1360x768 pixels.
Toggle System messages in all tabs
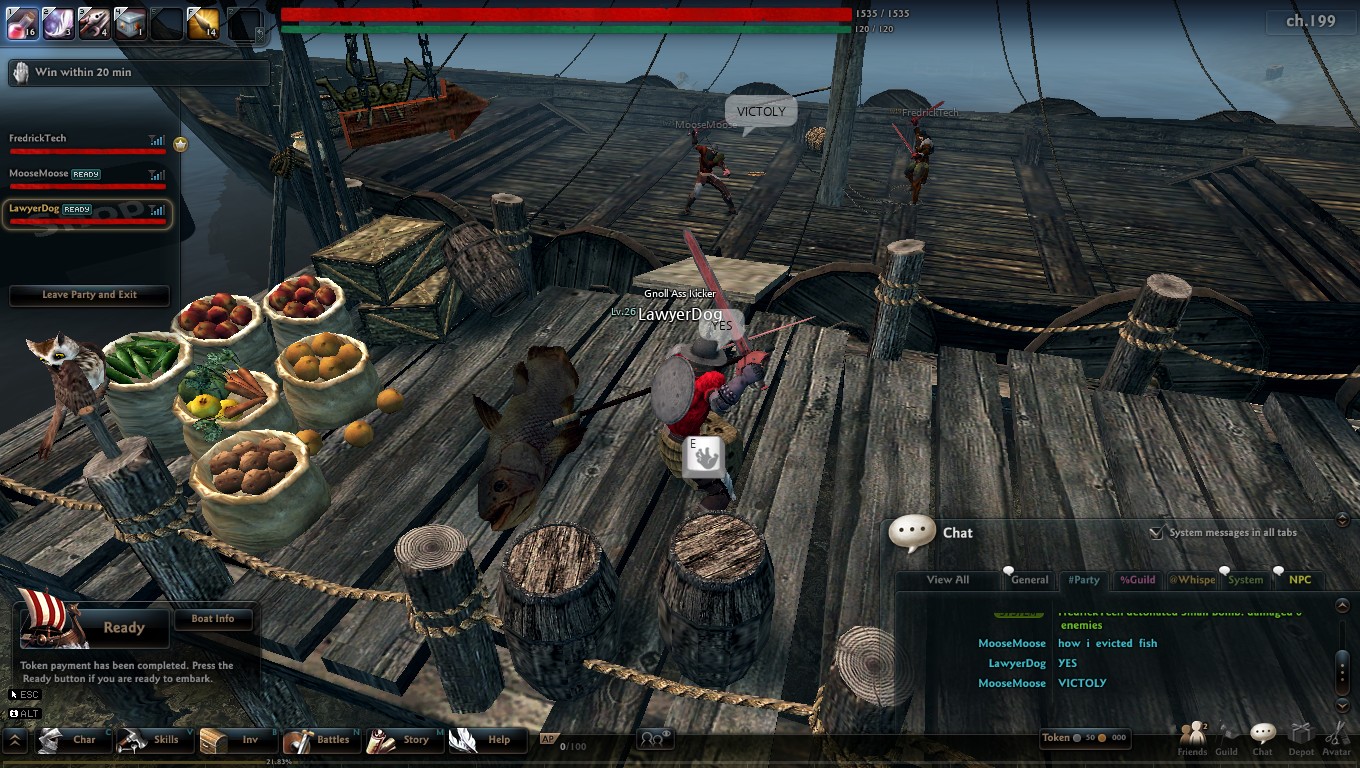tap(1157, 533)
